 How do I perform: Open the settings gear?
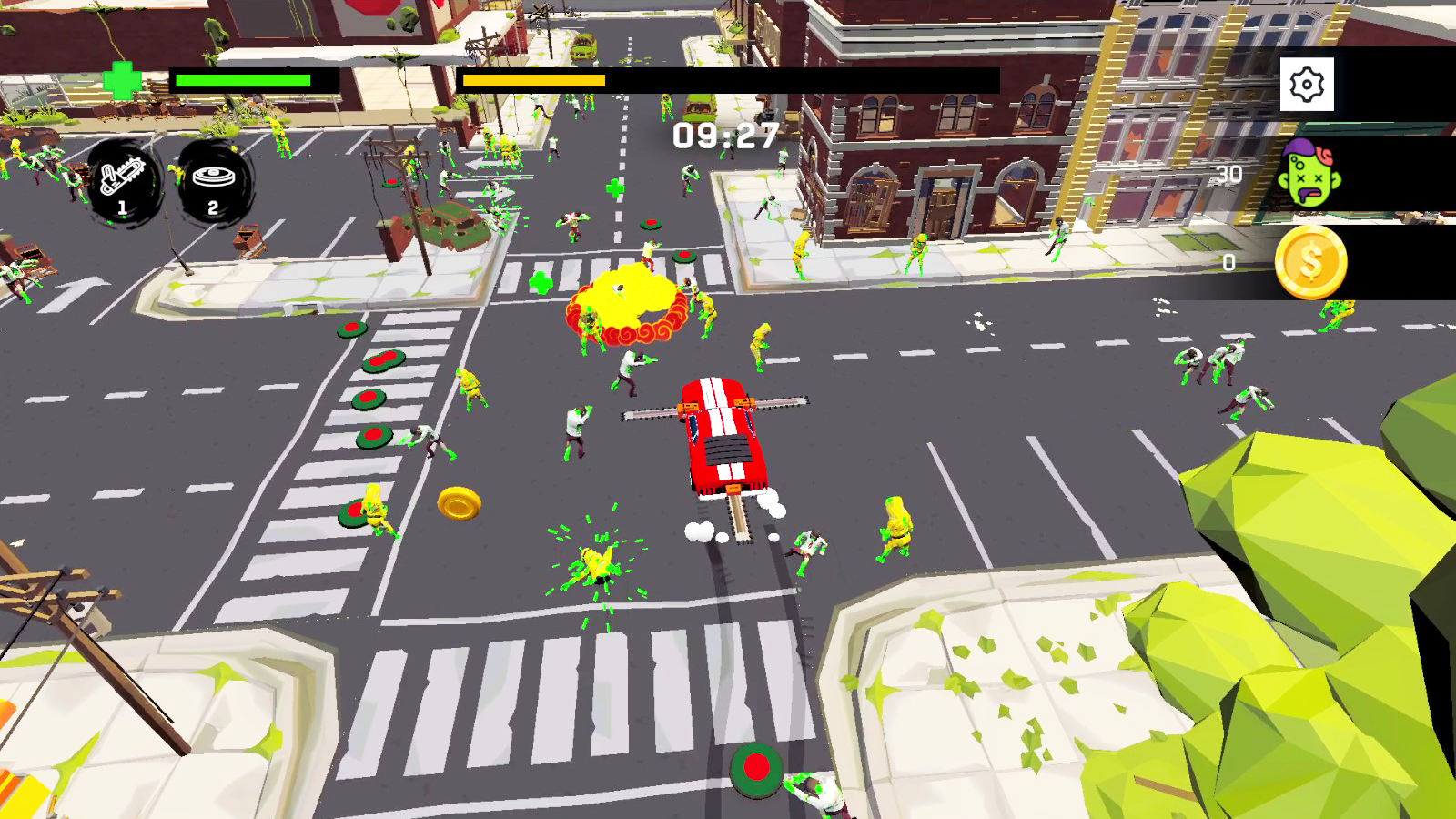coord(1308,83)
